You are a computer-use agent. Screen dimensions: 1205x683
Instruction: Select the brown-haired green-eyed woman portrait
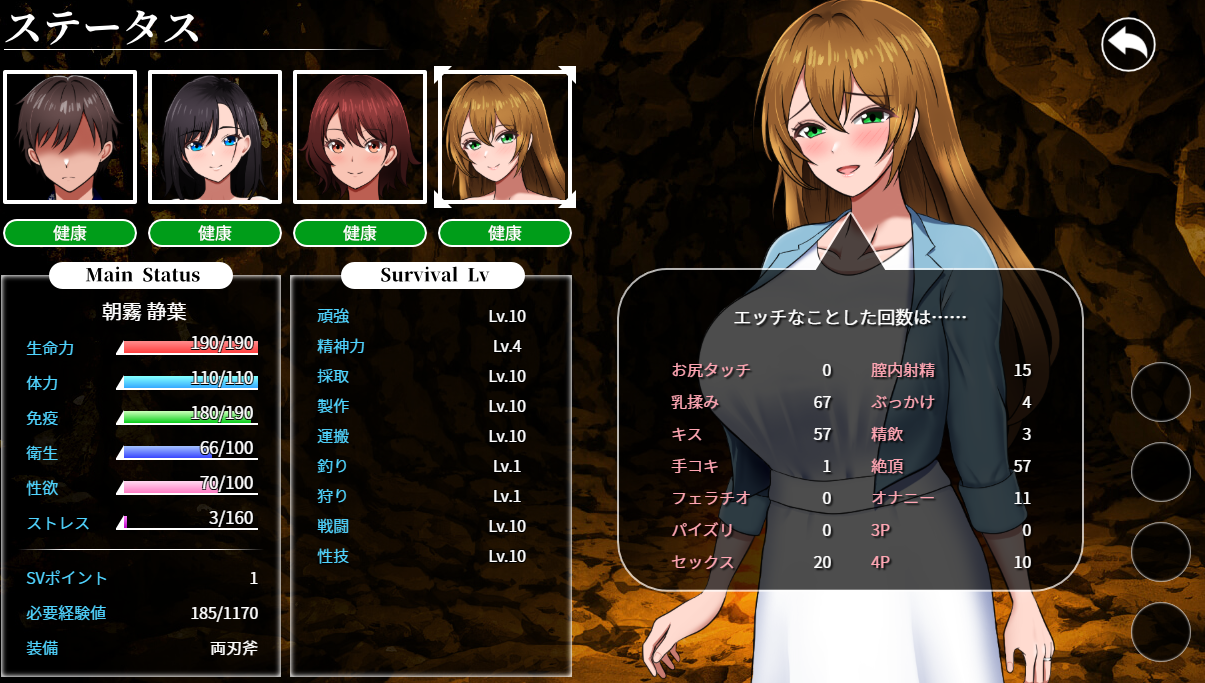[x=505, y=137]
